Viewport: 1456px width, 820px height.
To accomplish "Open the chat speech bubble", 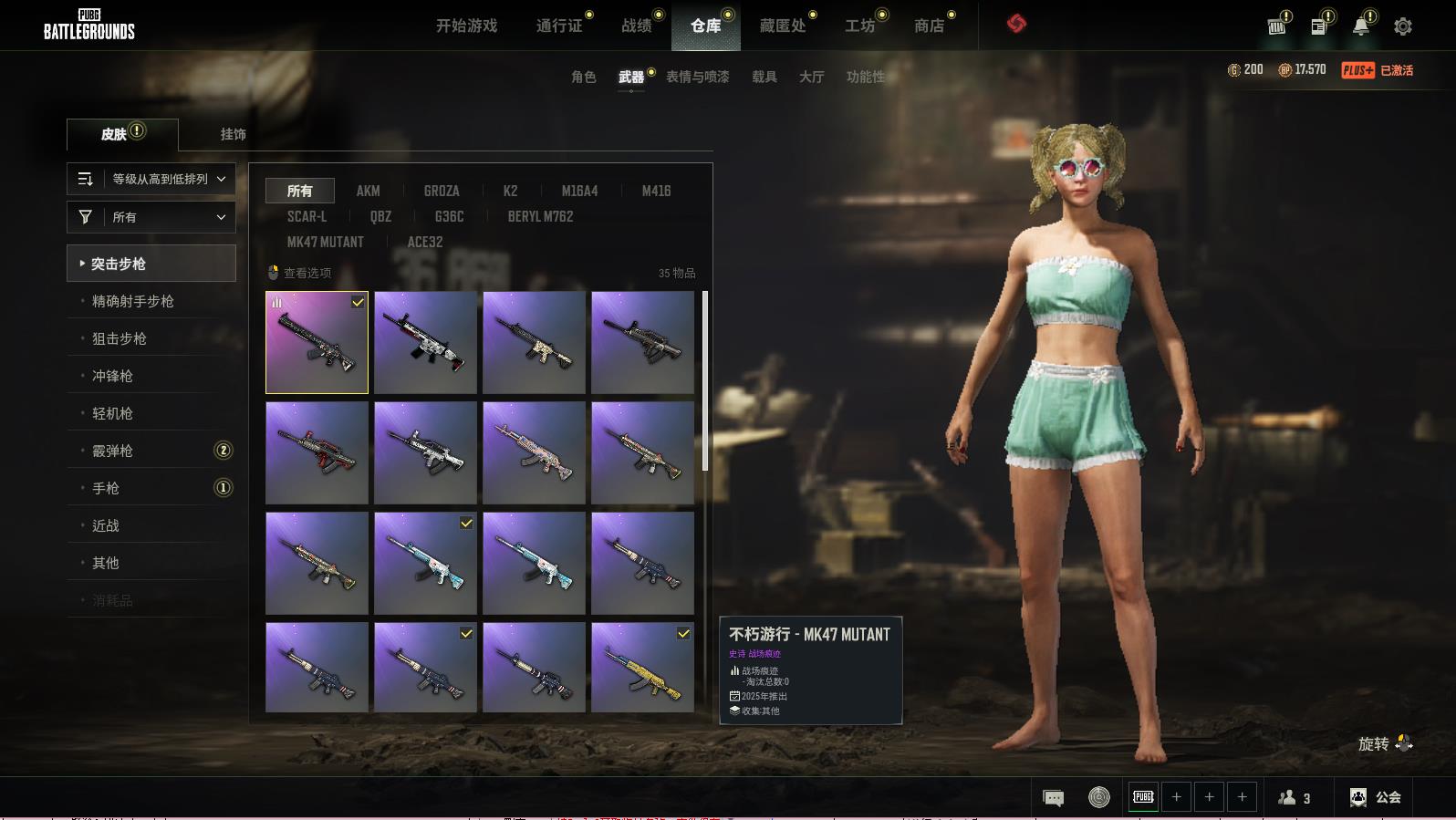I will (x=1053, y=798).
